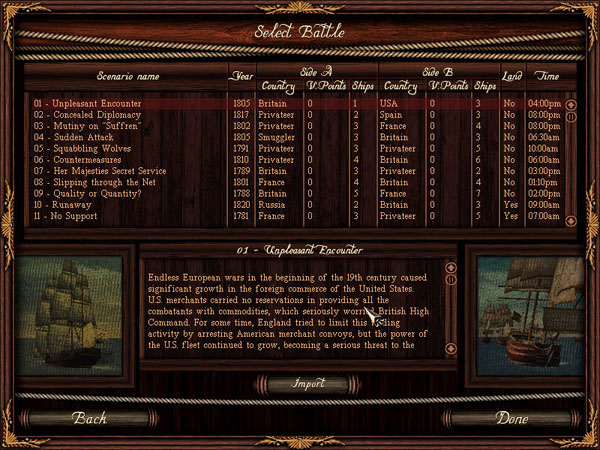Choose scenario 02 Concealed Diplomacy
Image resolution: width=600 pixels, height=450 pixels.
[x=90, y=115]
